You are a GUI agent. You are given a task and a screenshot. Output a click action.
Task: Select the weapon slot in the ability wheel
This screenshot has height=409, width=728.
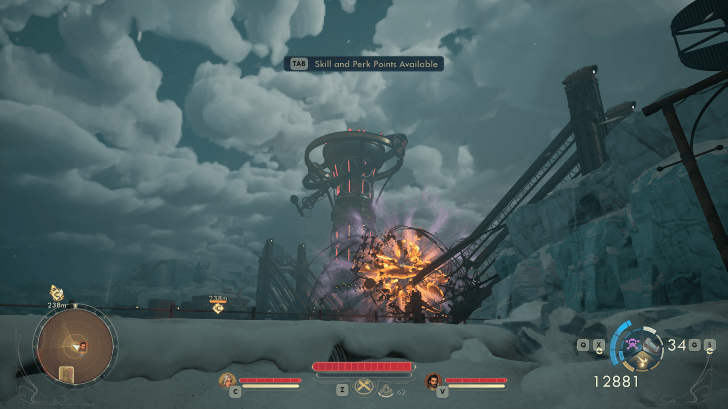tap(652, 346)
